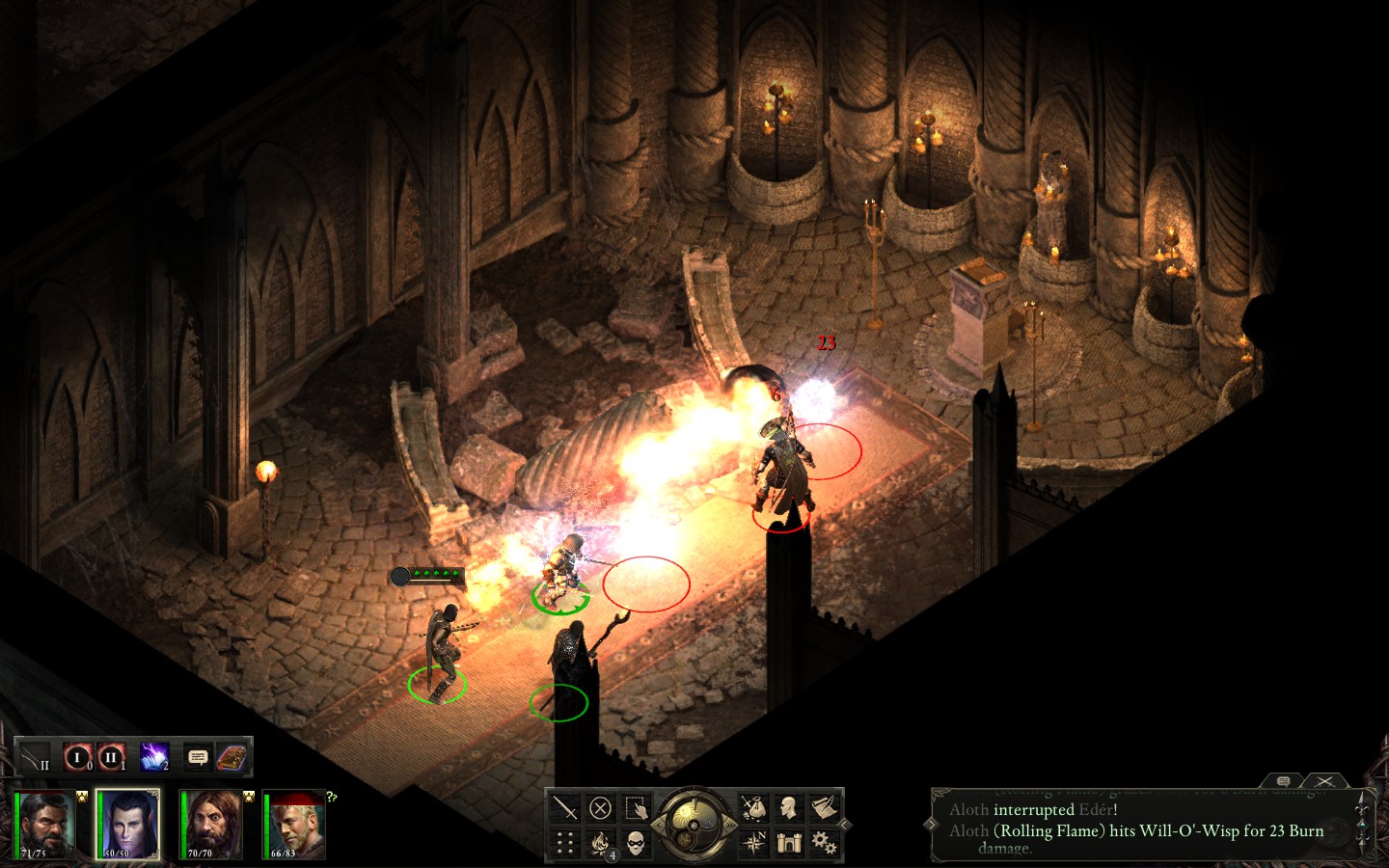Open options with the gears button
Viewport: 1389px width, 868px height.
823,844
